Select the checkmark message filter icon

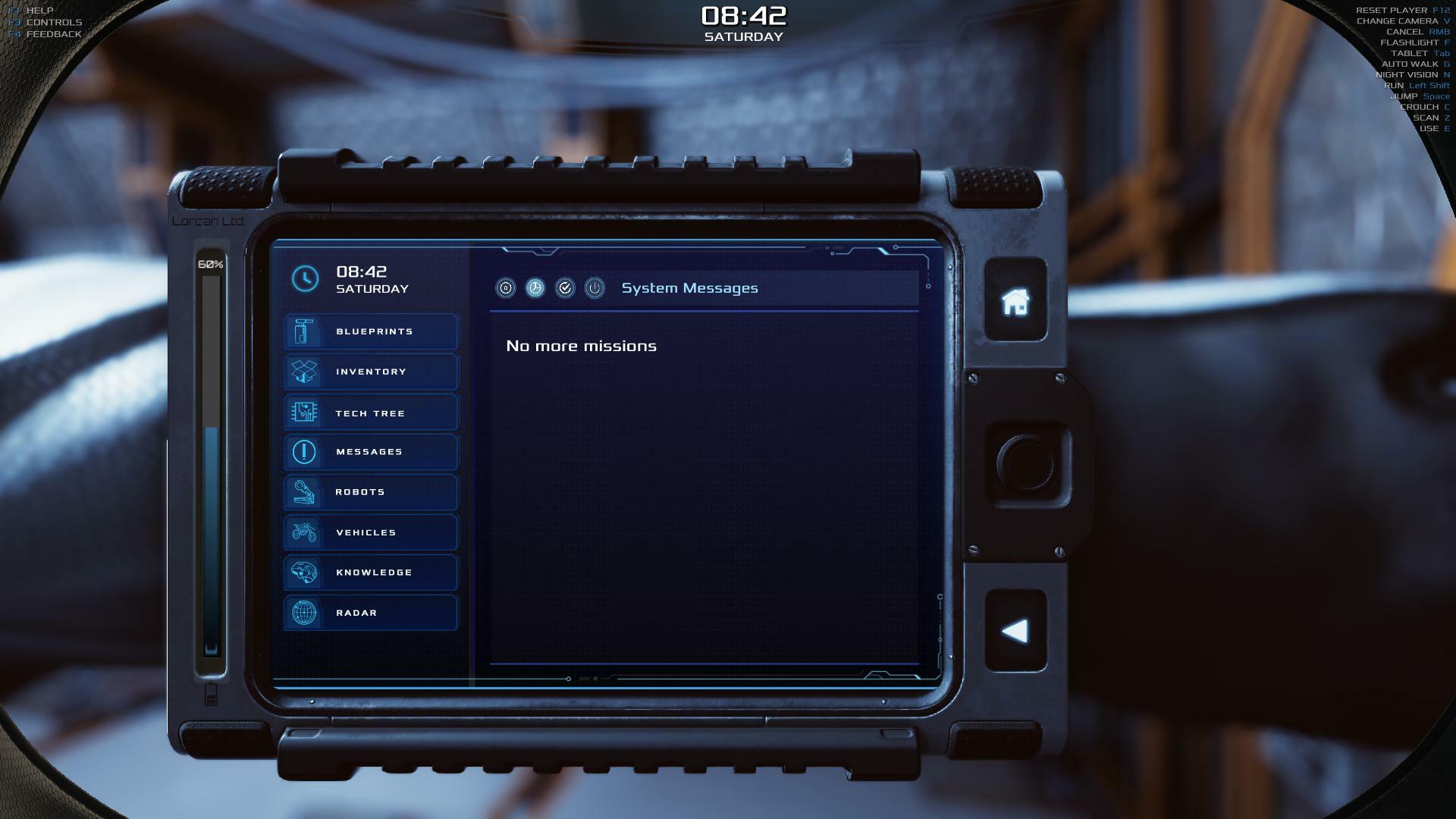[x=565, y=288]
